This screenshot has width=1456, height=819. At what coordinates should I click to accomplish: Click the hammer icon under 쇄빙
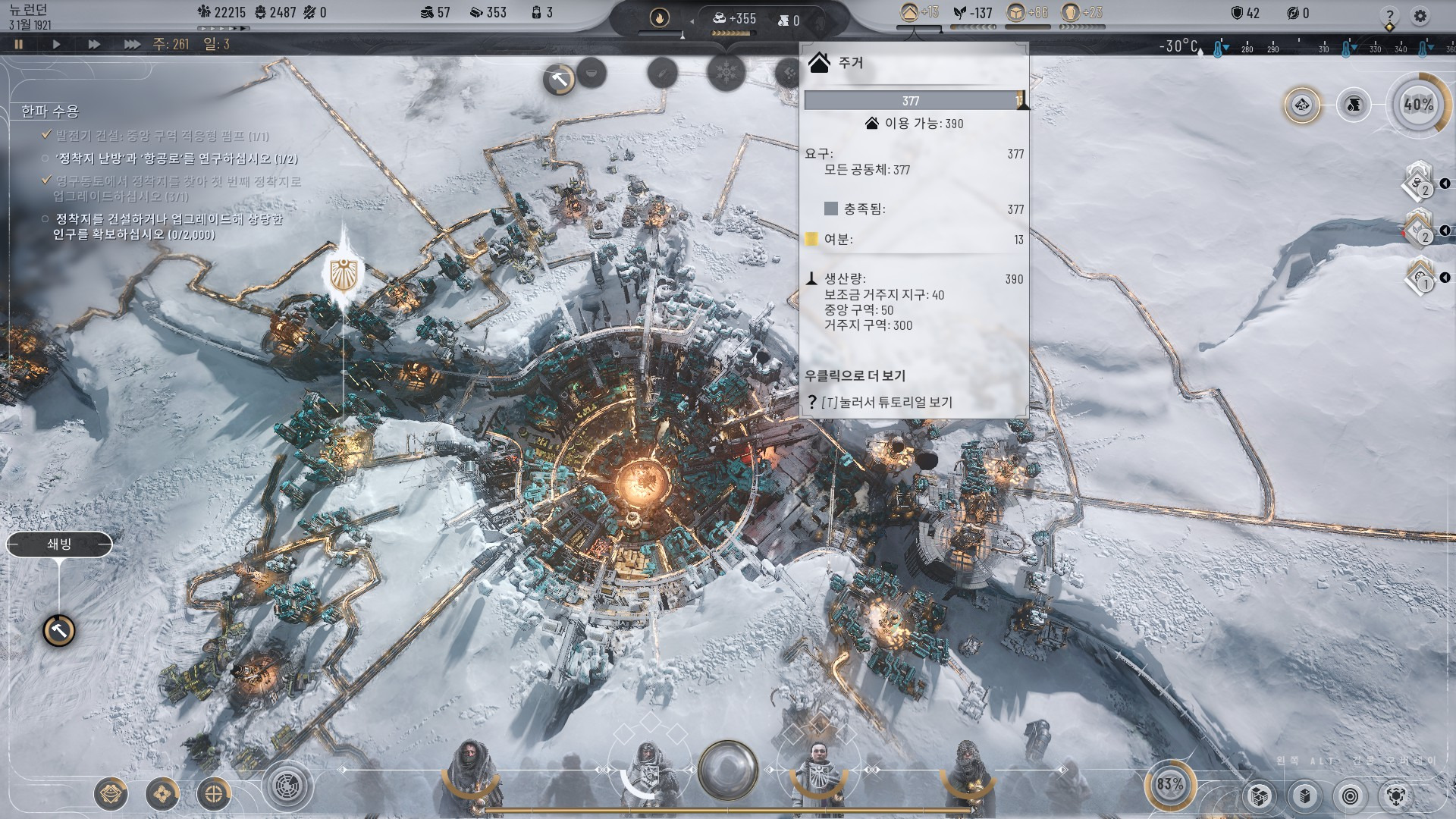59,630
